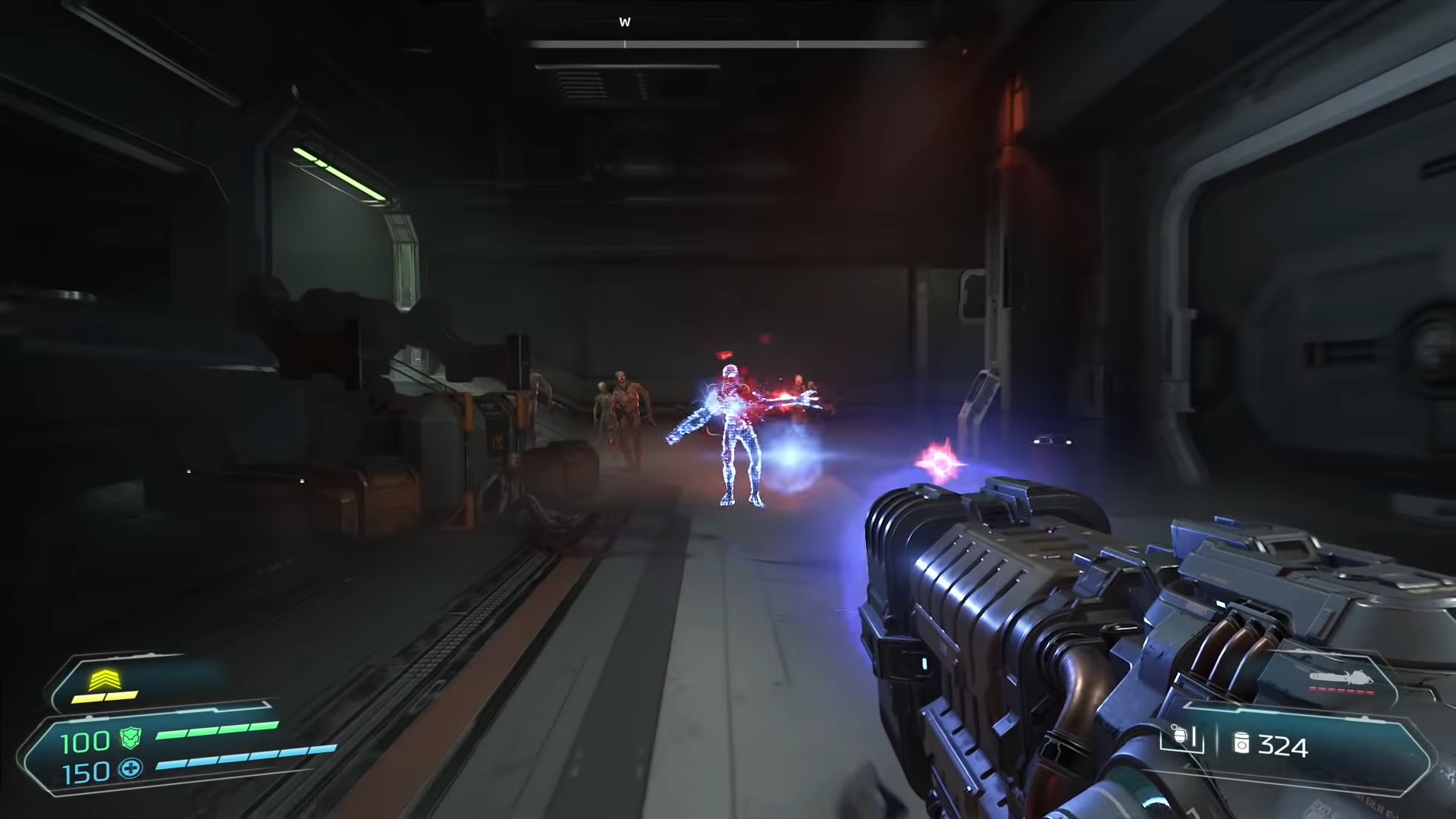The height and width of the screenshot is (819, 1456).
Task: Click the yellow dash chevron indicator
Action: 104,679
